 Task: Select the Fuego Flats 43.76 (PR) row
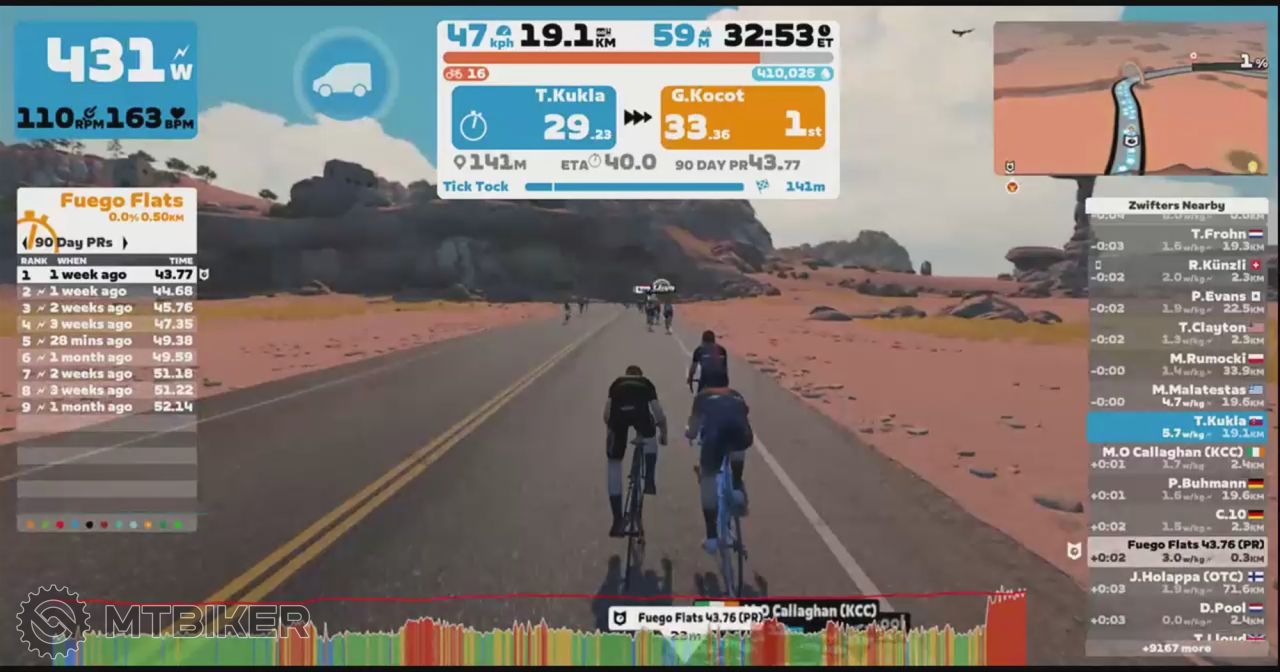(x=1177, y=551)
